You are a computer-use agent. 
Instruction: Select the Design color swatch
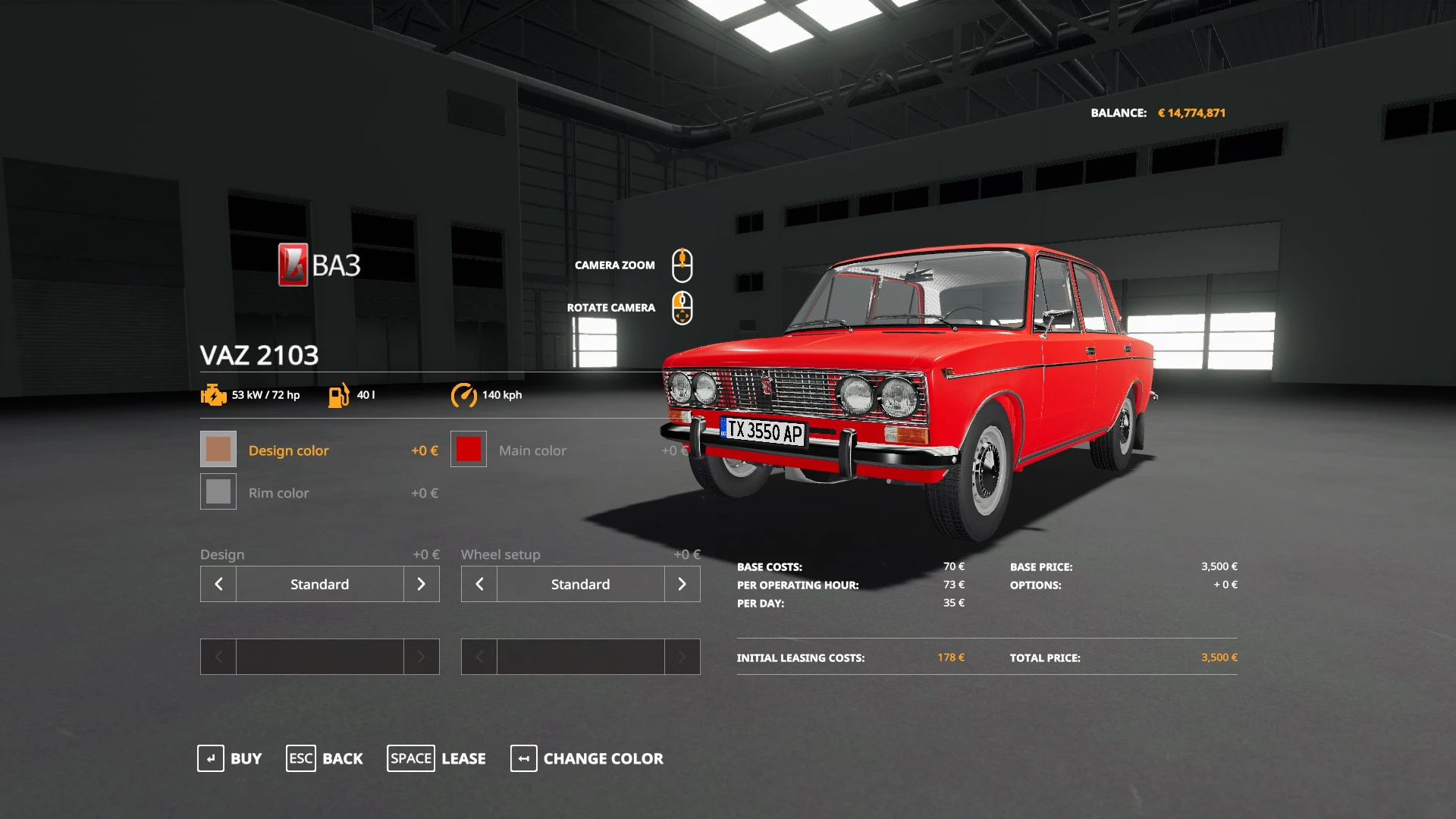tap(218, 450)
